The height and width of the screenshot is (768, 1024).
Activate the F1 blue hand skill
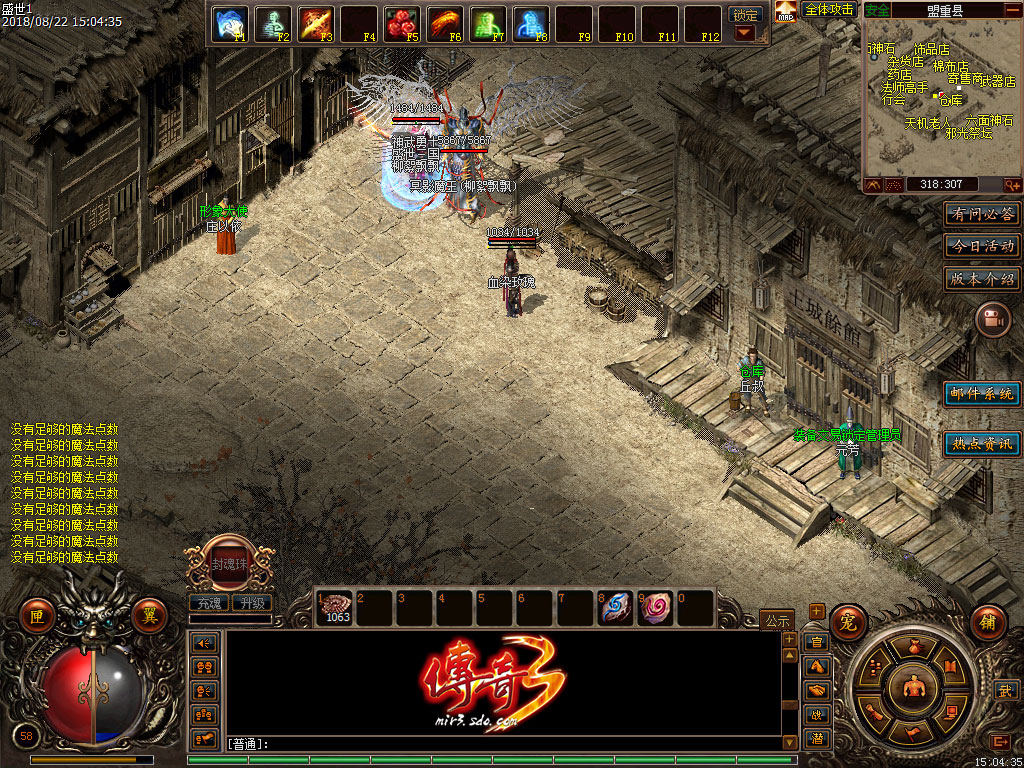pos(230,23)
